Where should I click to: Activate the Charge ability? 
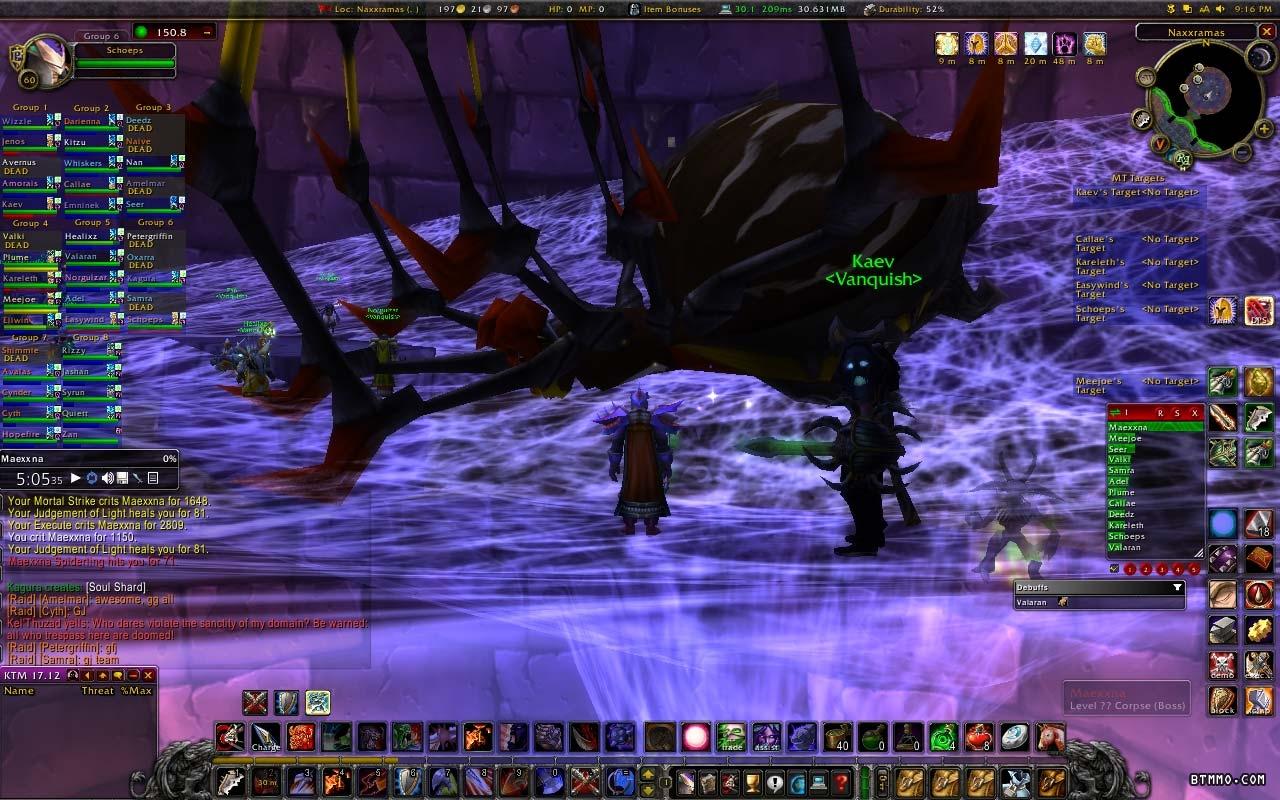pyautogui.click(x=266, y=738)
